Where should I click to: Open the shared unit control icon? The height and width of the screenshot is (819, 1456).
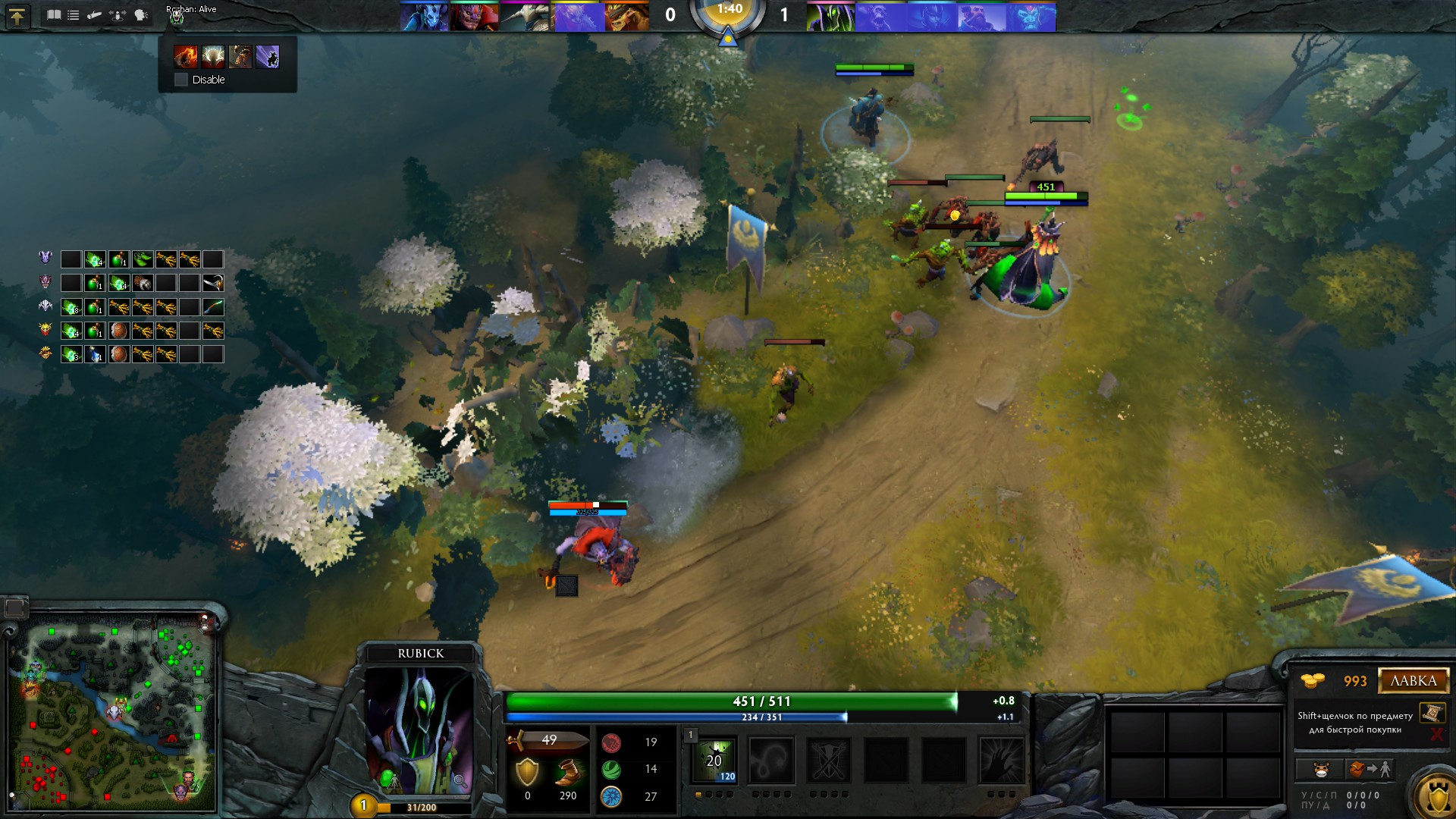coord(118,14)
